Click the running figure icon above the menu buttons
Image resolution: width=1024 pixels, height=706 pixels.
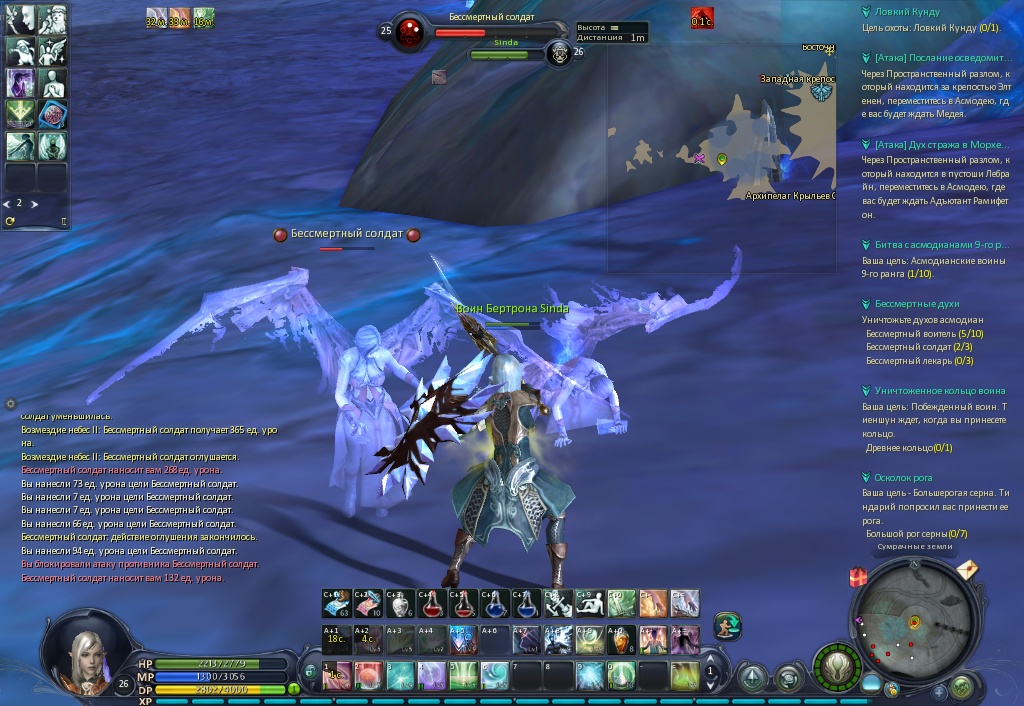tap(727, 626)
